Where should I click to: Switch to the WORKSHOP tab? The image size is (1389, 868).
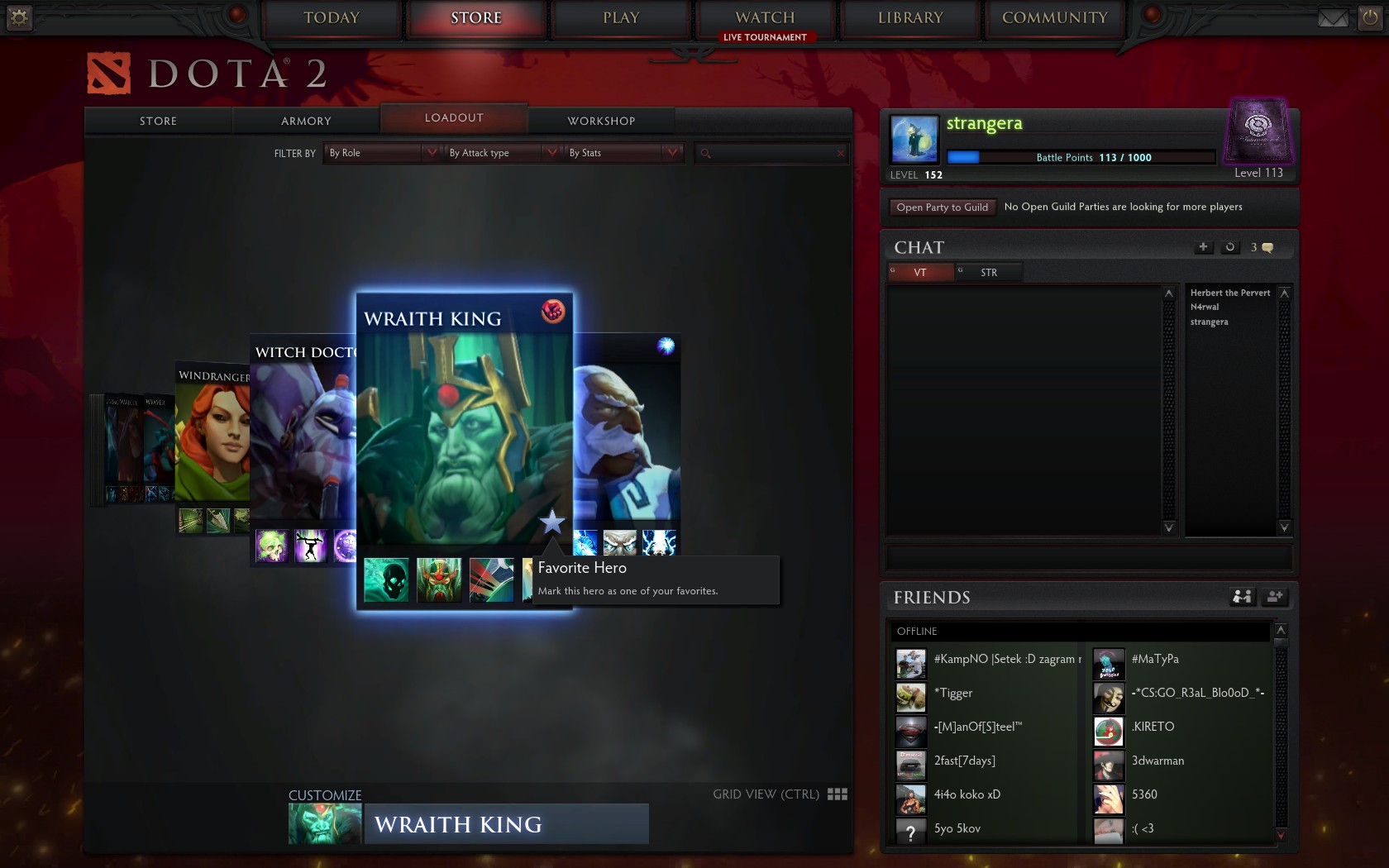coord(601,121)
